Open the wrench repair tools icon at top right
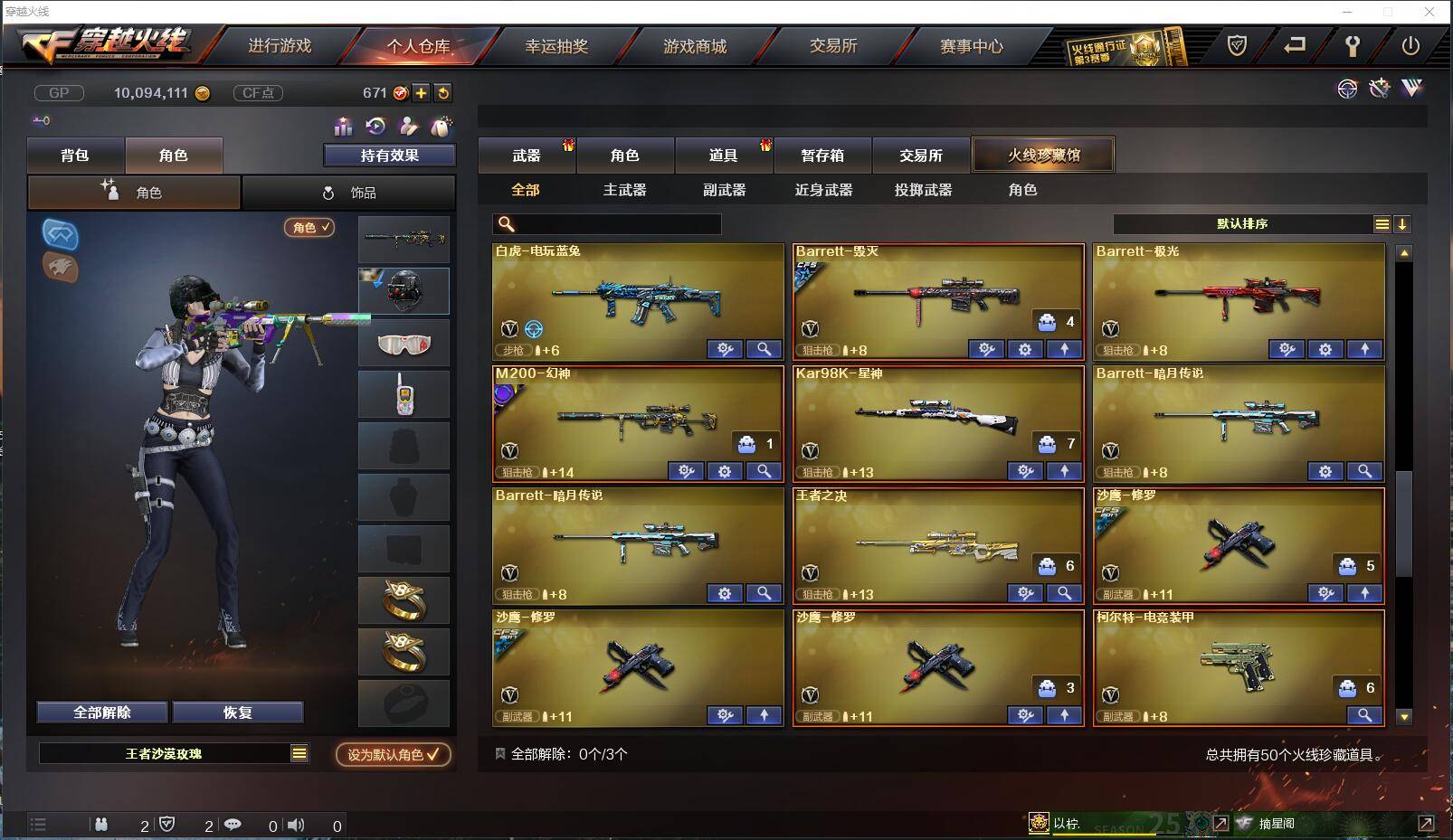Viewport: 1453px width, 840px height. [x=1380, y=89]
